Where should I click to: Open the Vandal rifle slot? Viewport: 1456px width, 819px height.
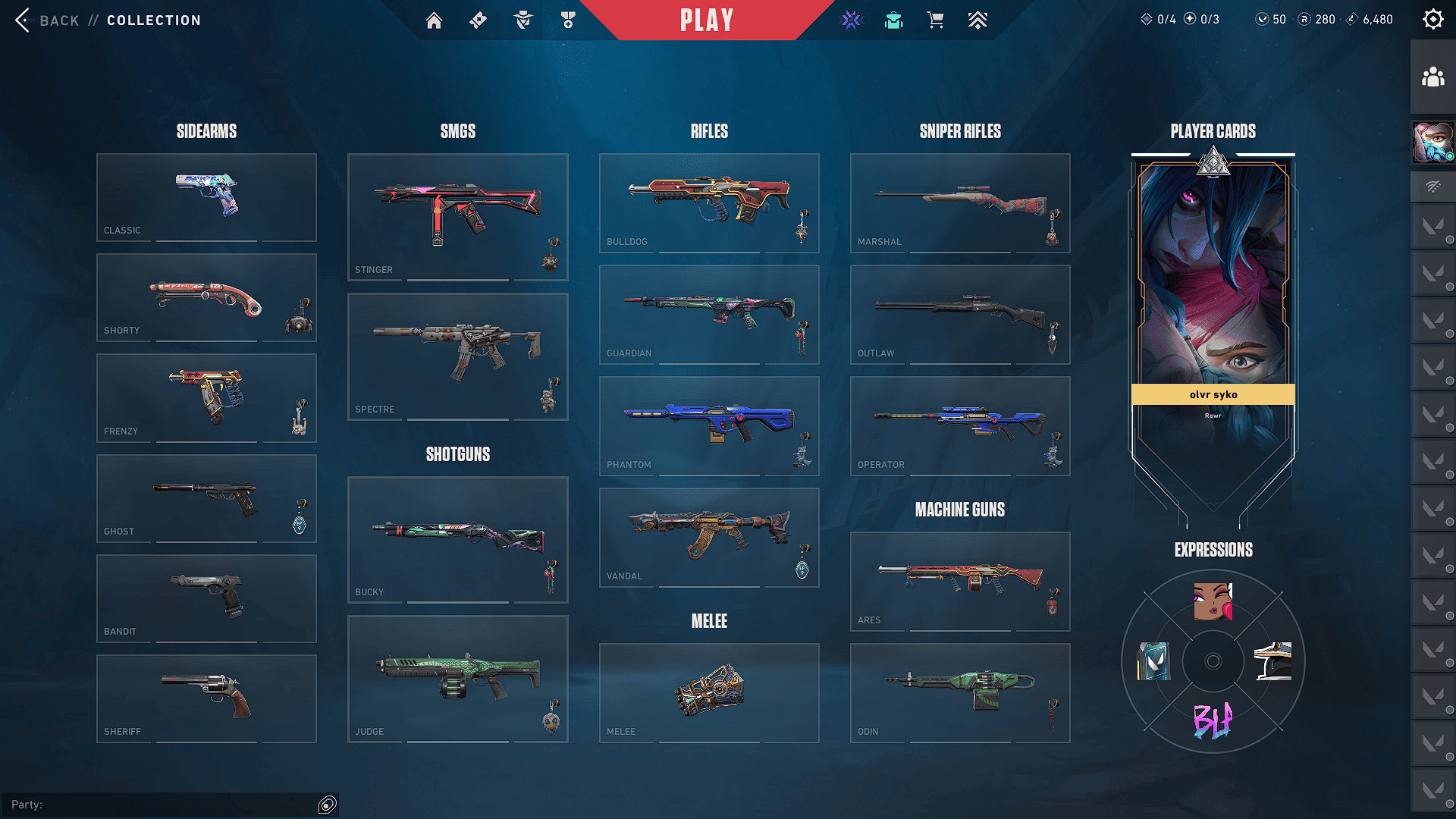pos(709,537)
